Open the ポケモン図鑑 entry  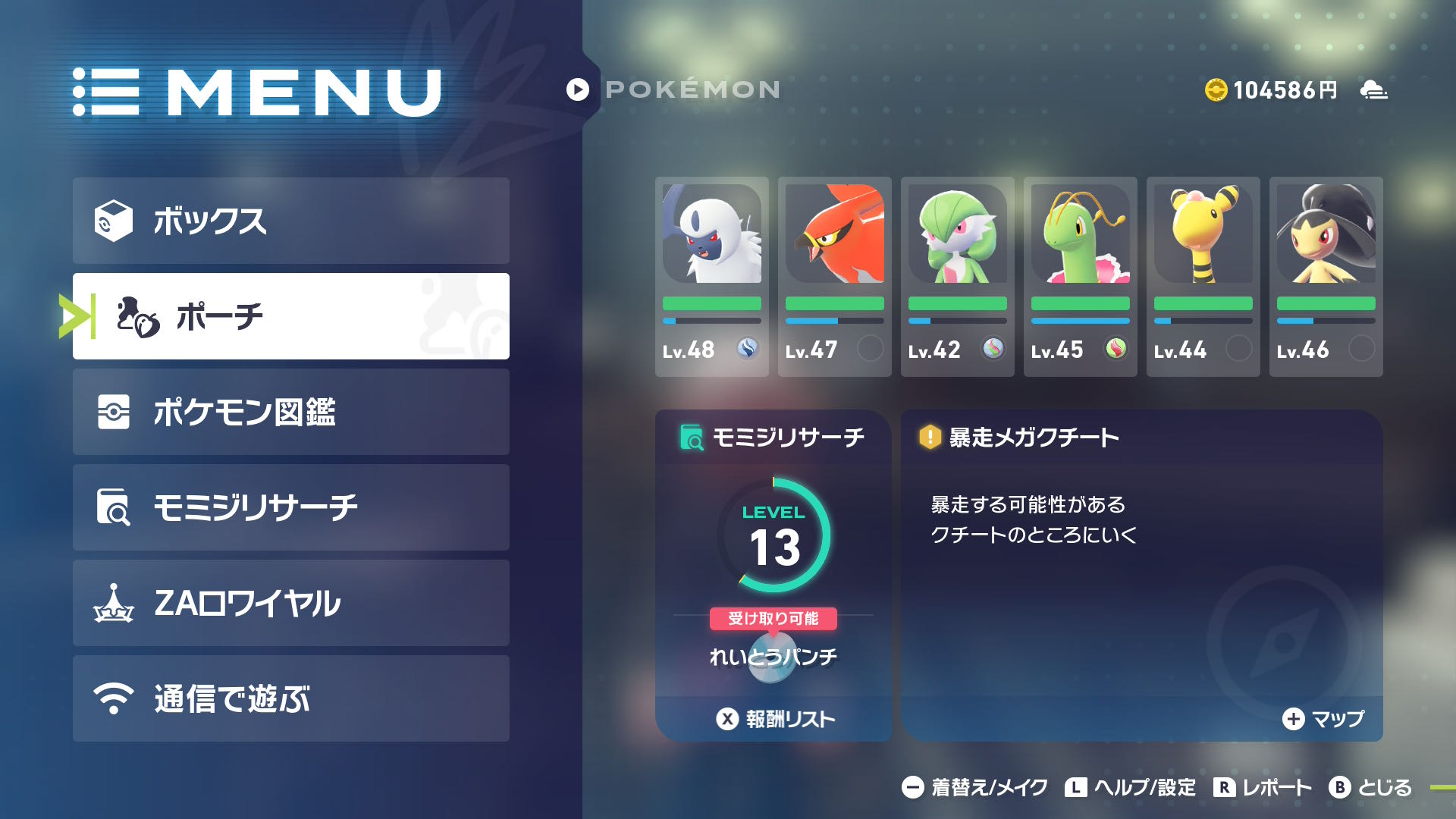click(291, 412)
